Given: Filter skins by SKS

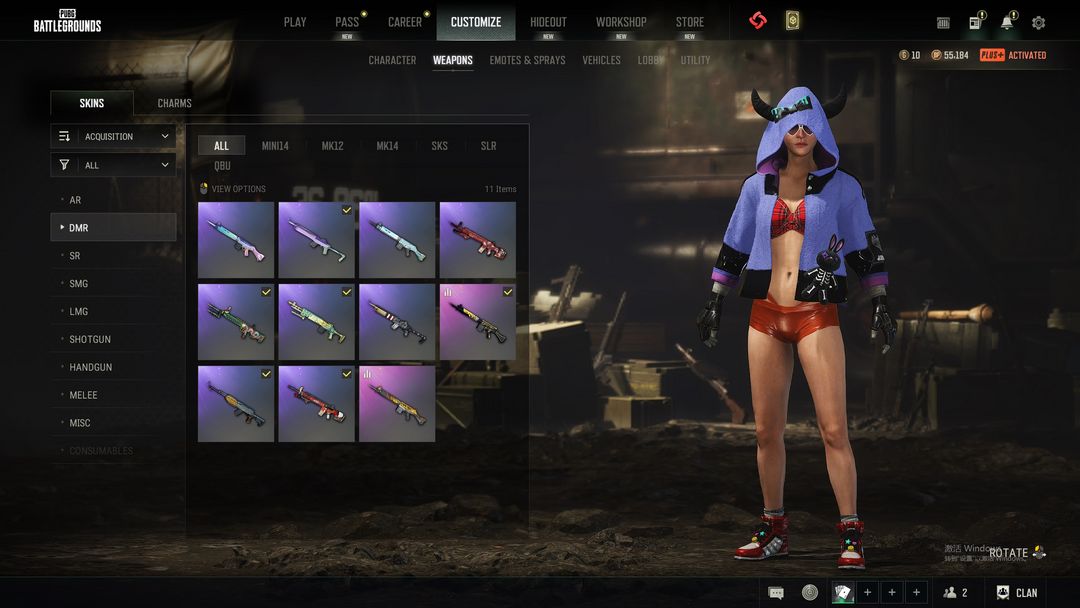Looking at the screenshot, I should point(439,146).
